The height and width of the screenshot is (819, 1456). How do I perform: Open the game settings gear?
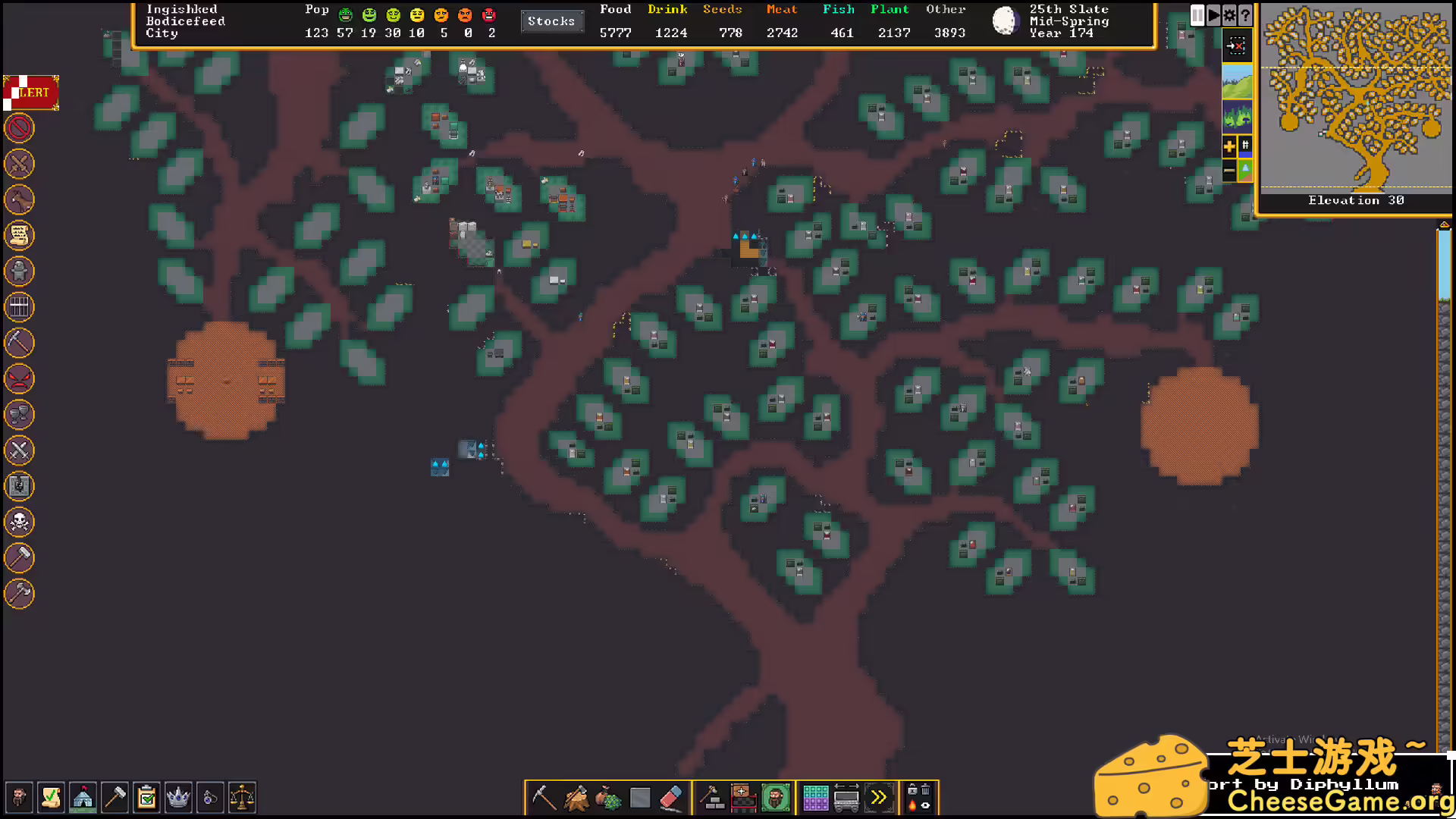coord(1230,14)
